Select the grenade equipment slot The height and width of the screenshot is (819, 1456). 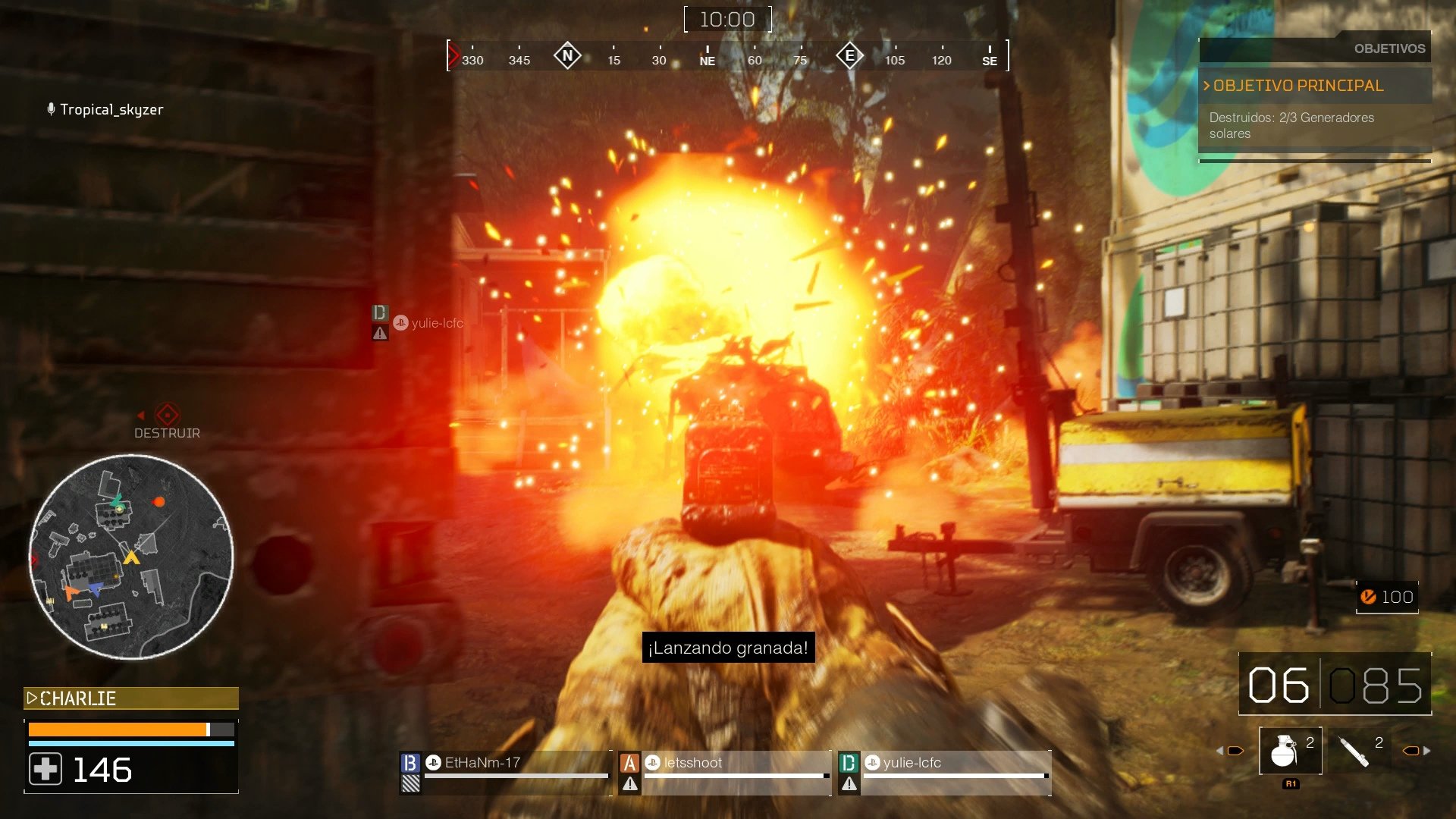pos(1289,750)
